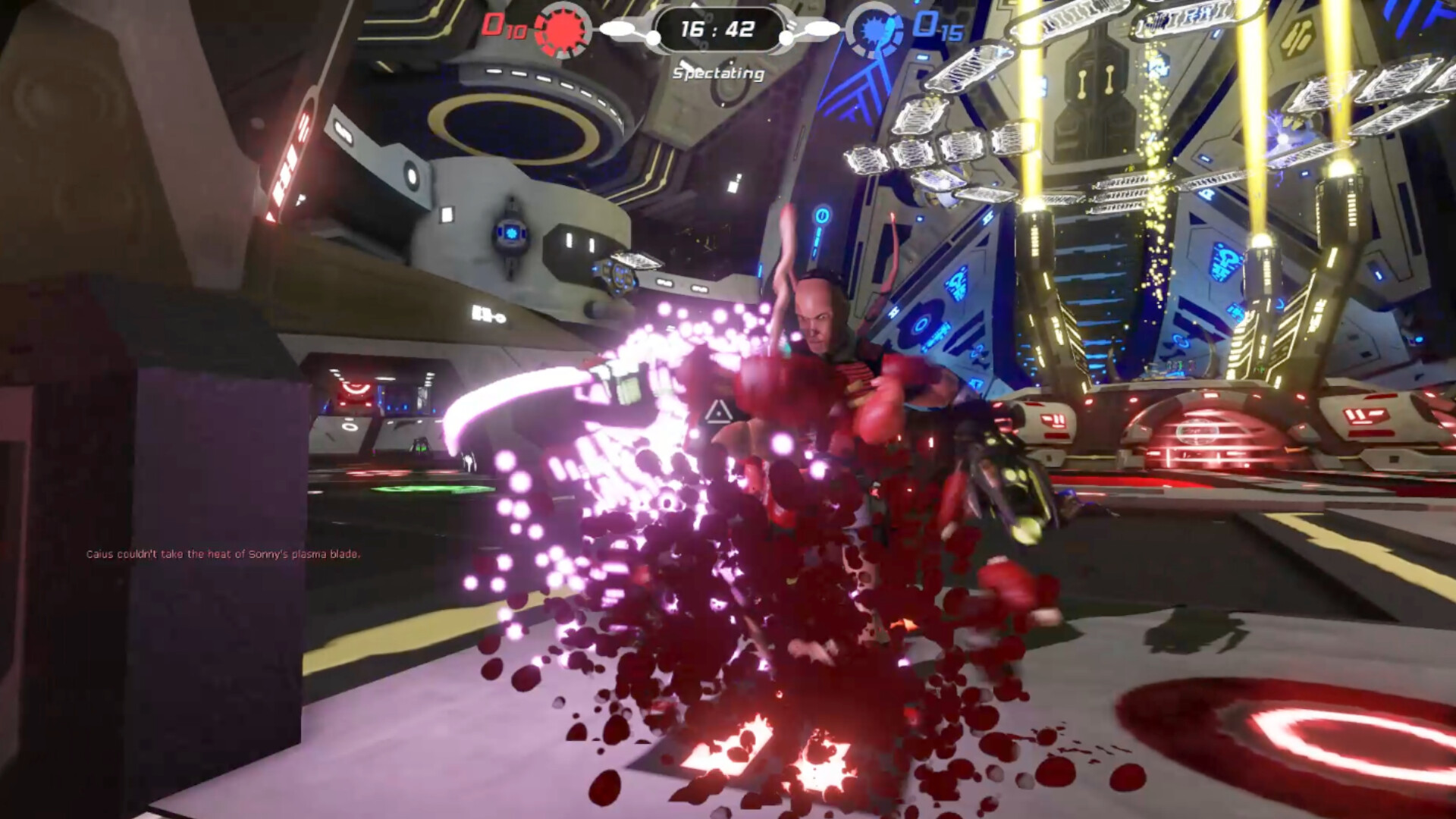Click the red team score counter
Viewport: 1456px width, 819px height.
click(500, 26)
